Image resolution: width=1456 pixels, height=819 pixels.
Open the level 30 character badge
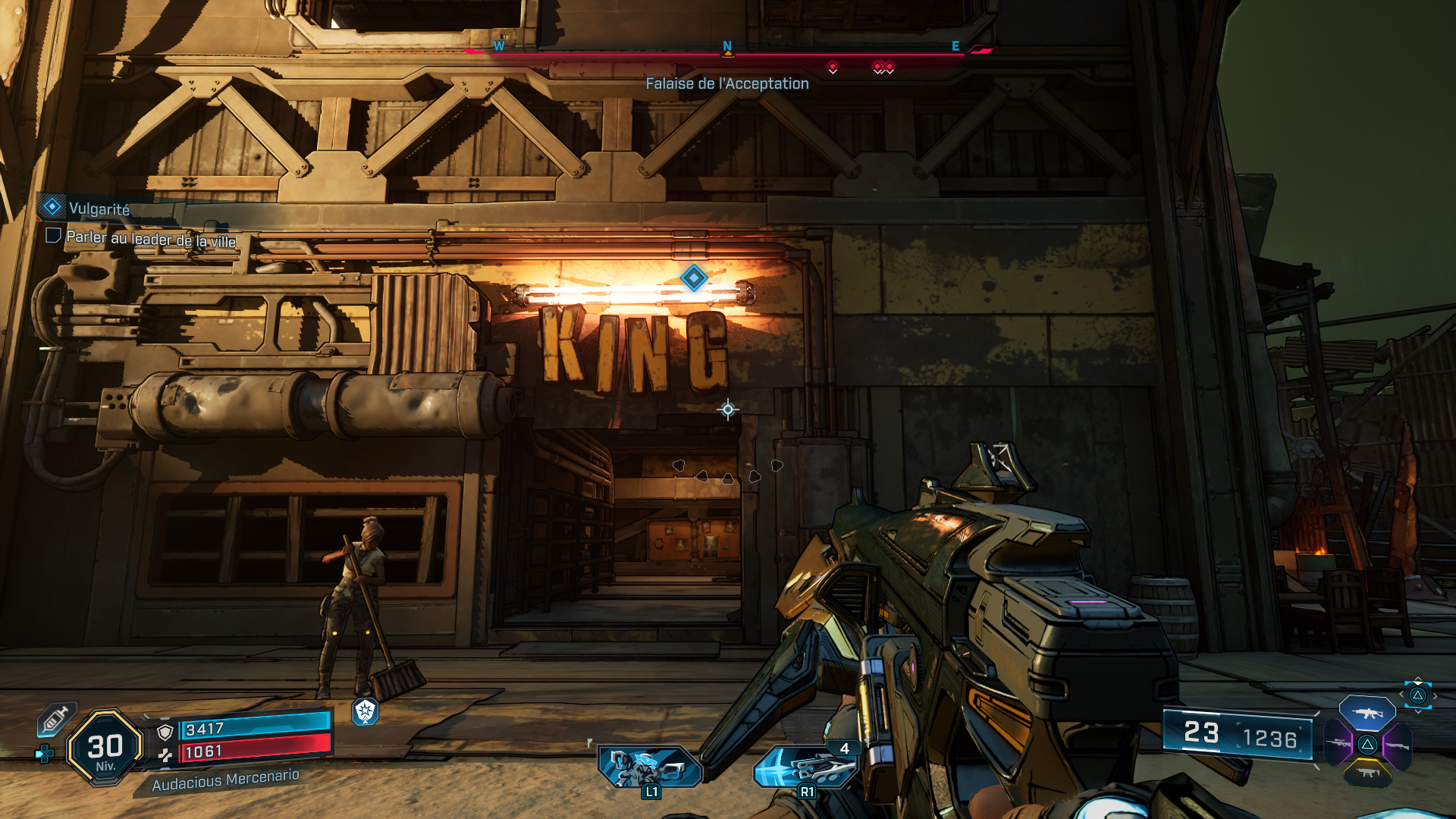tap(105, 748)
